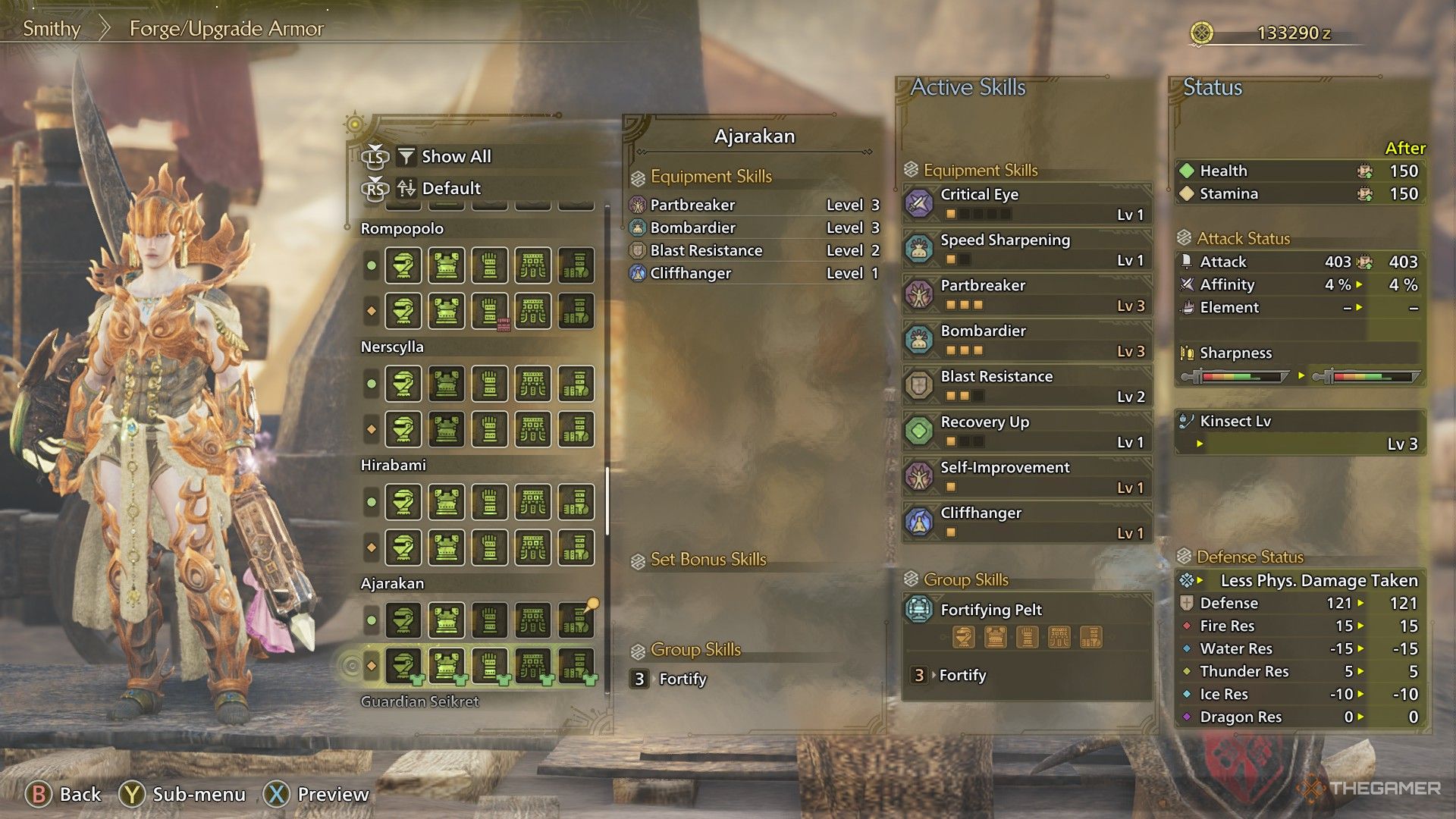1456x819 pixels.
Task: Choose the Rompopolo beta chest armor slot
Action: tap(446, 311)
